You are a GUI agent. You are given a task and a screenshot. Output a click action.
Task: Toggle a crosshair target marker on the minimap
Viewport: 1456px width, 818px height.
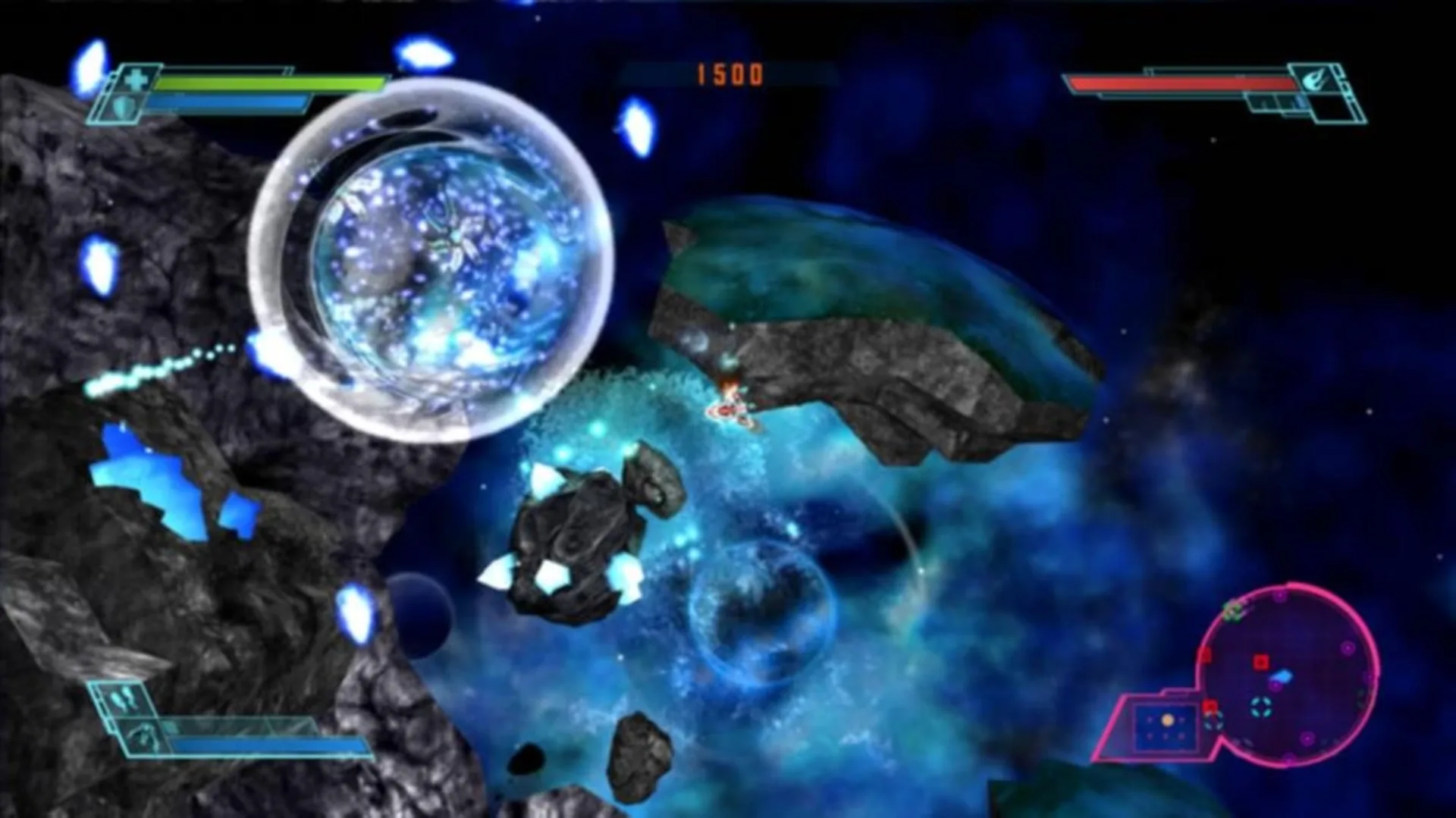(1261, 707)
